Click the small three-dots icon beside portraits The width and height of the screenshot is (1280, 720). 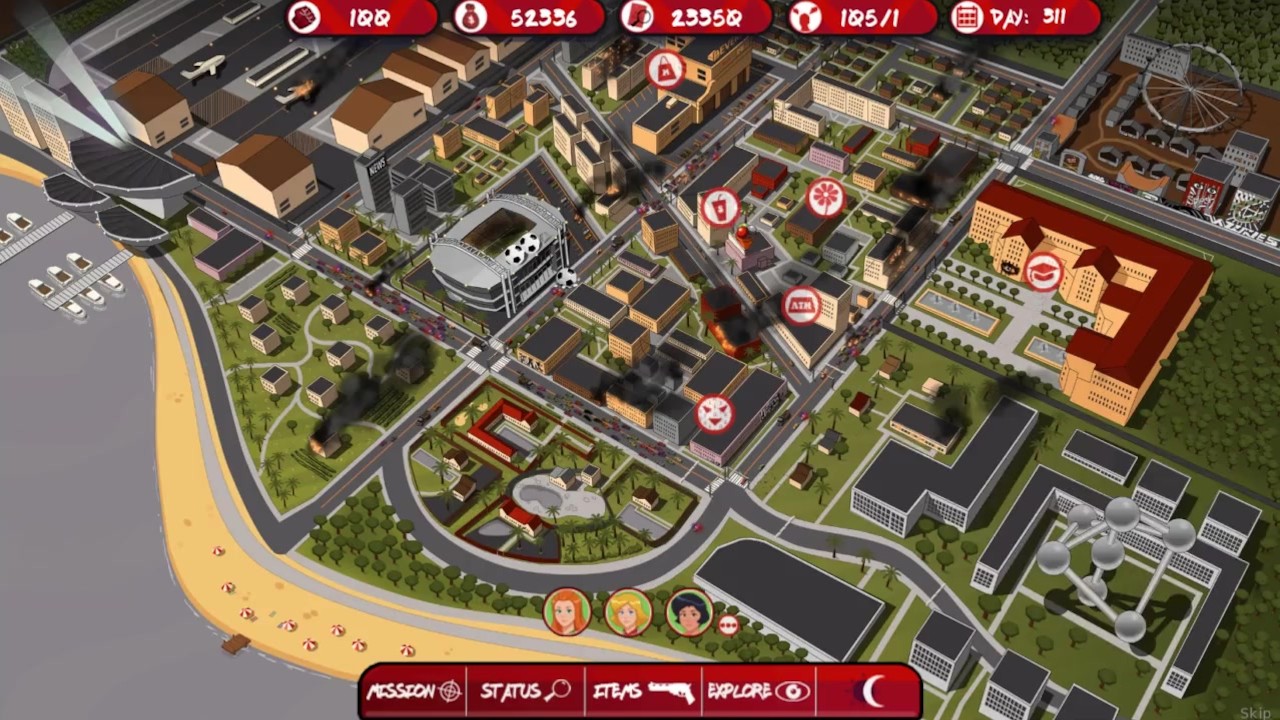(728, 625)
